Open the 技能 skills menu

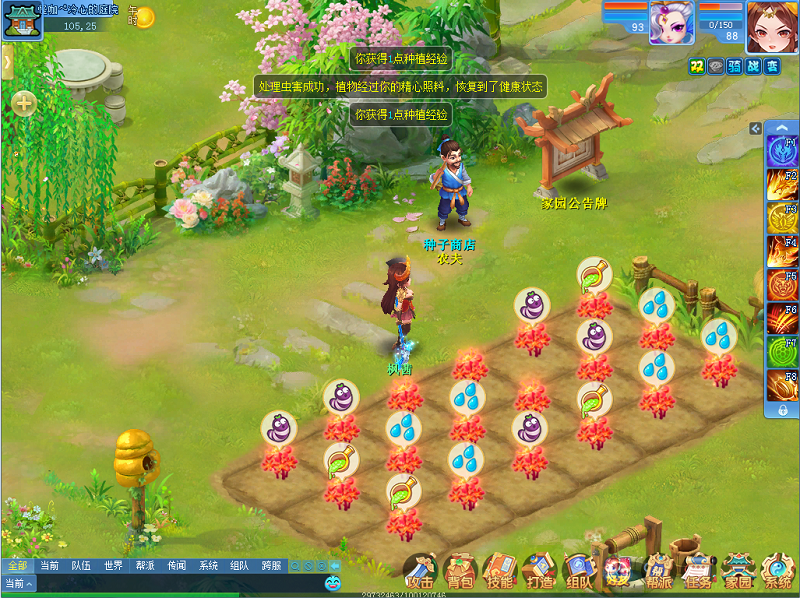(498, 572)
